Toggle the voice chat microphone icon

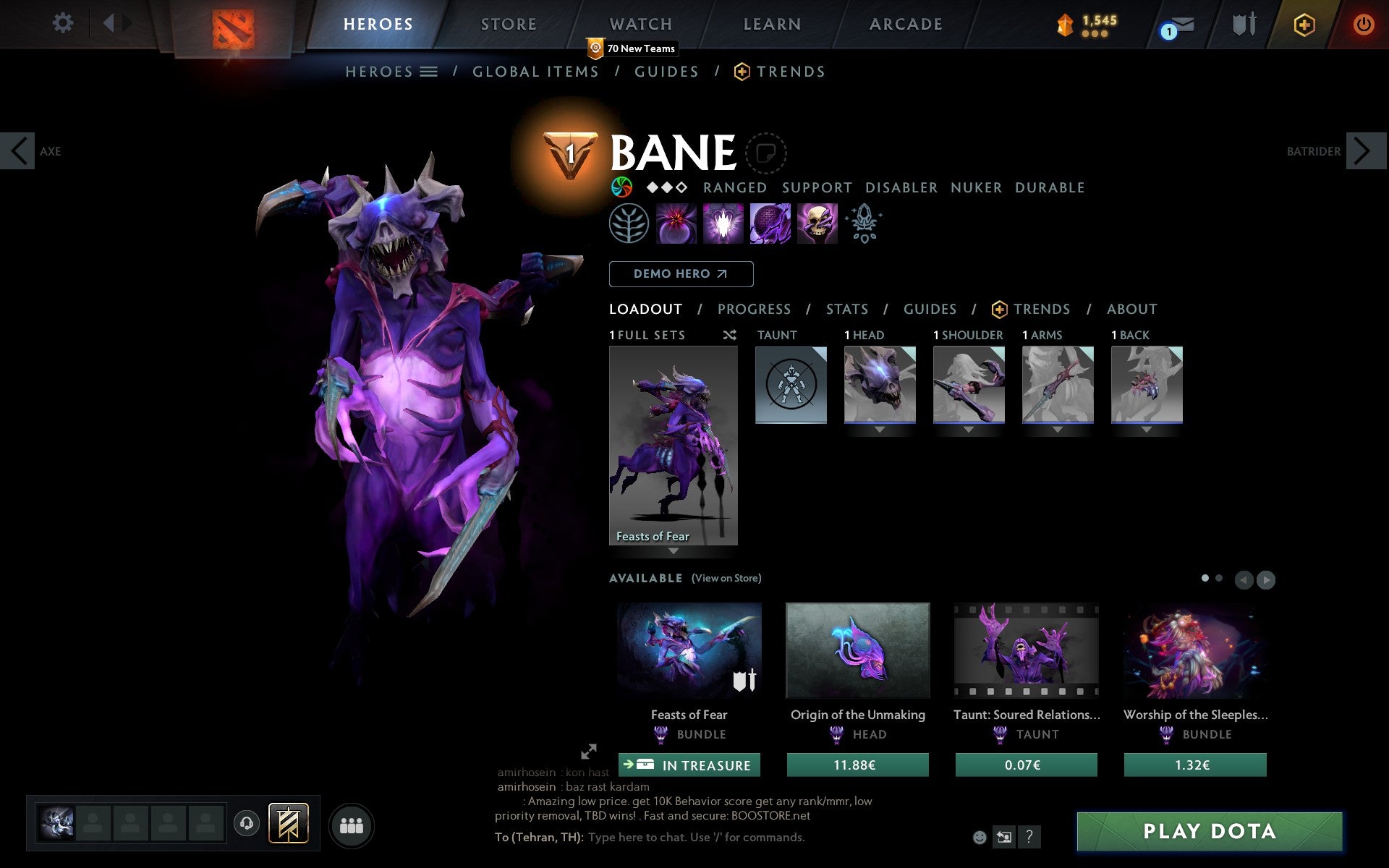point(247,823)
